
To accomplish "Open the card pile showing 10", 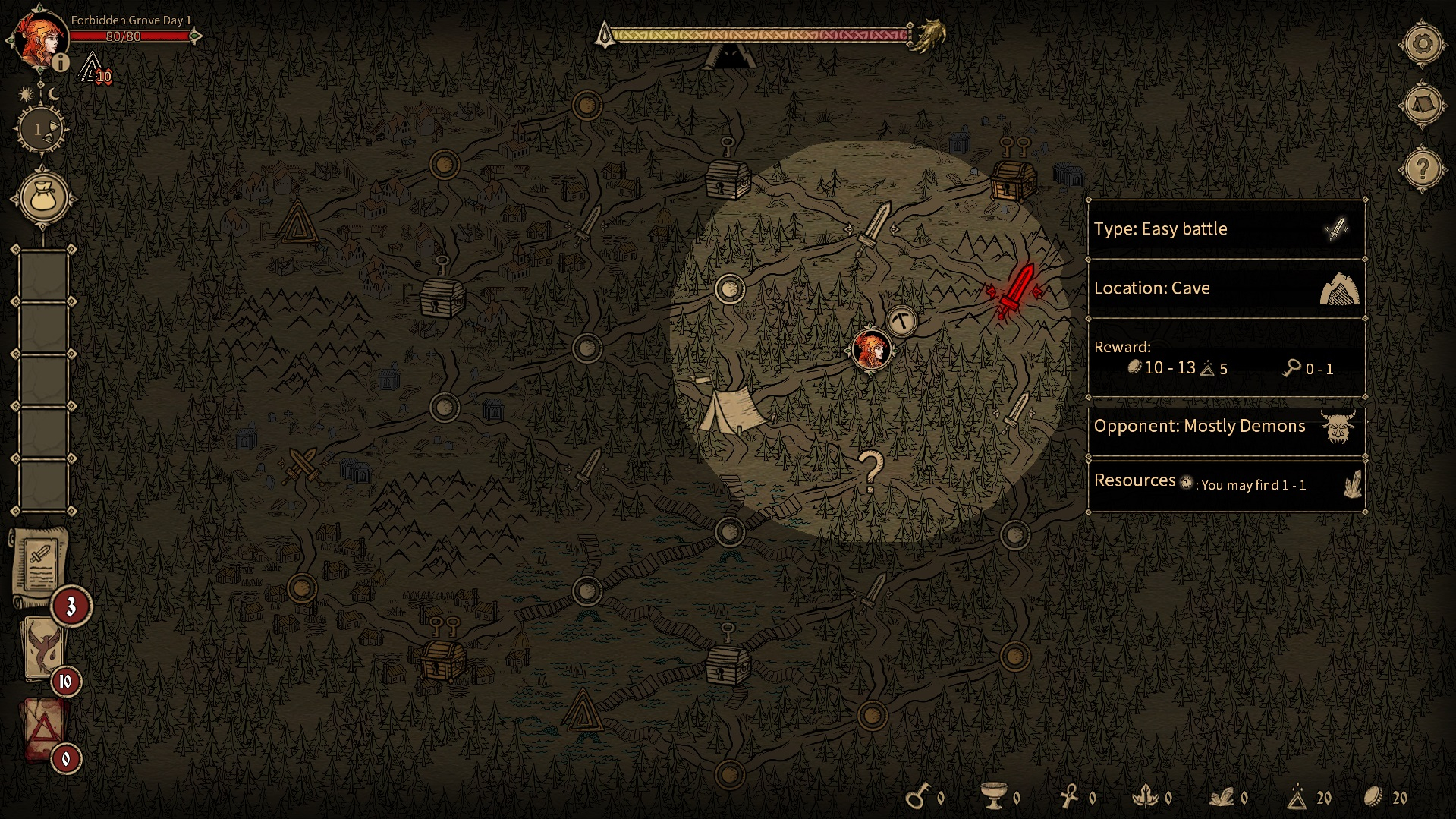I will [42, 647].
